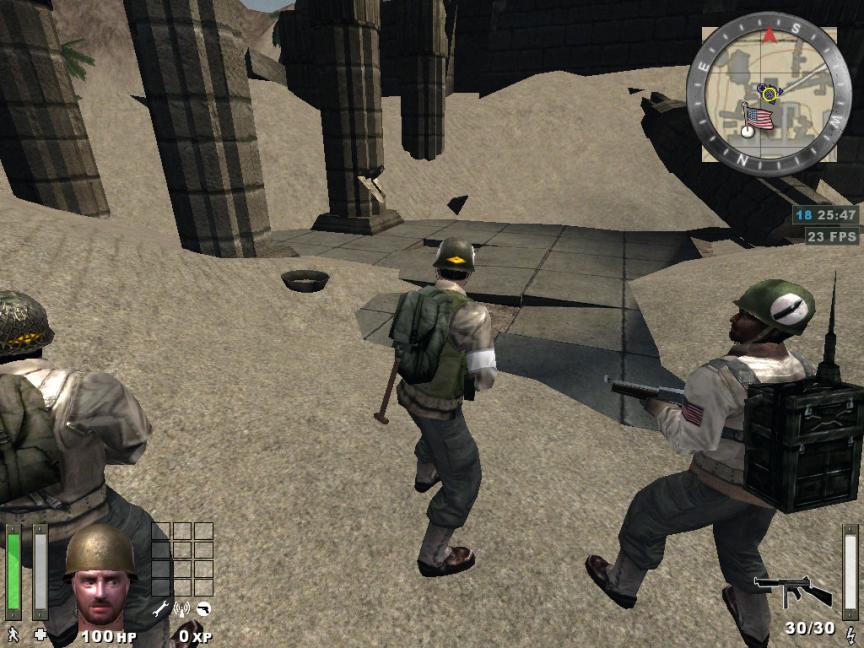Click the red north arrow on compass

769,35
